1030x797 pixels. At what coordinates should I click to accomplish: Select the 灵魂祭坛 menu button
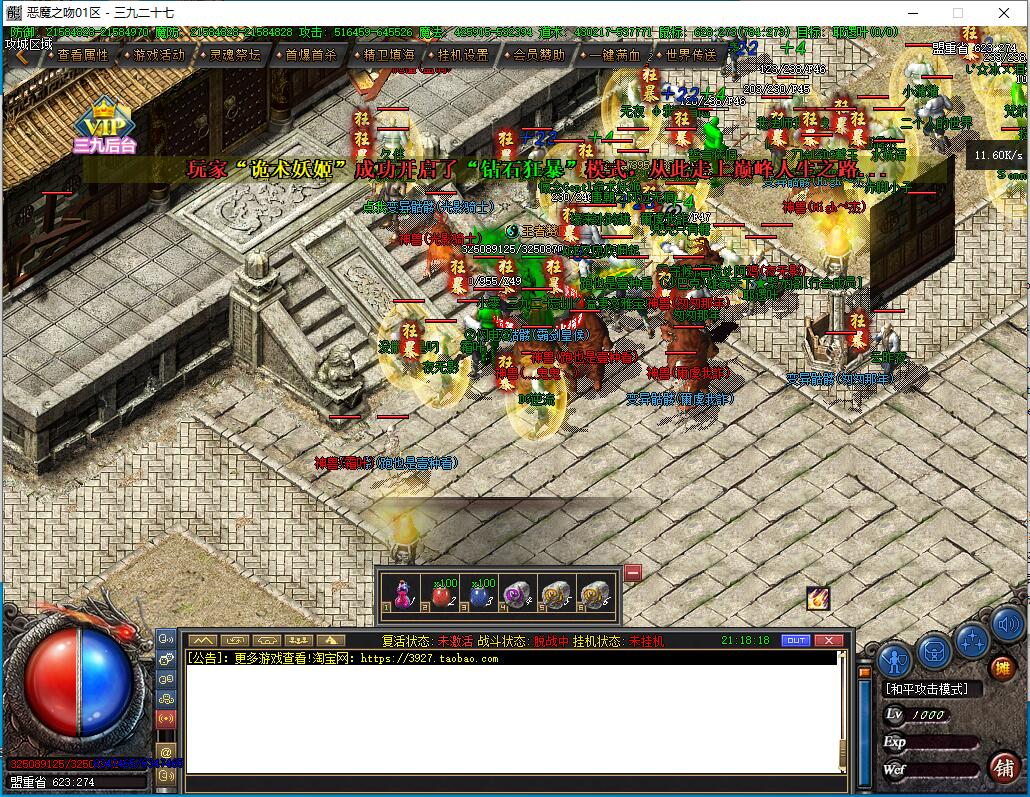(x=234, y=55)
